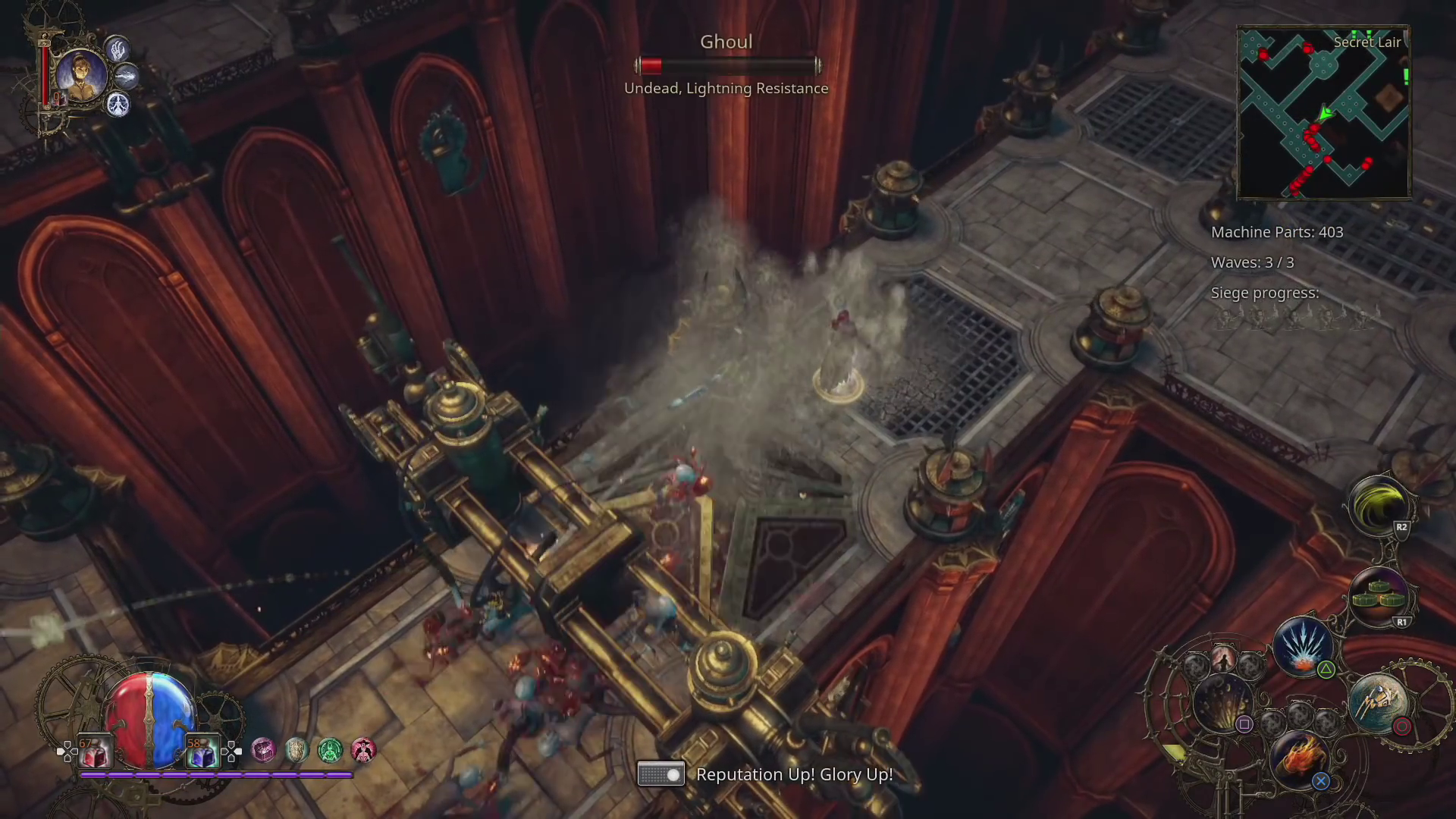The image size is (1456, 819).
Task: Open the Secret Lair minimap
Action: pos(1323,112)
